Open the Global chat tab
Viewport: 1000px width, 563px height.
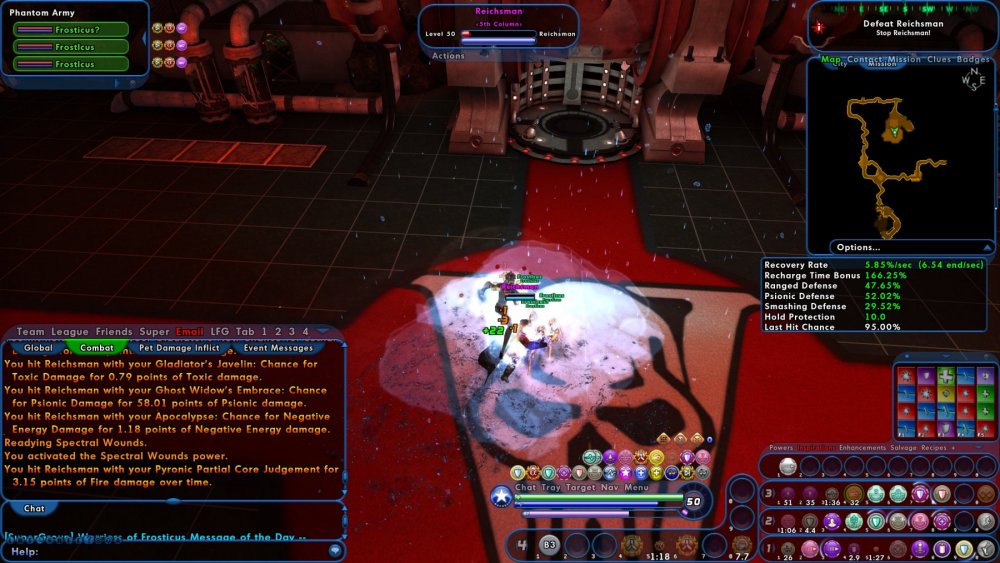pos(38,348)
